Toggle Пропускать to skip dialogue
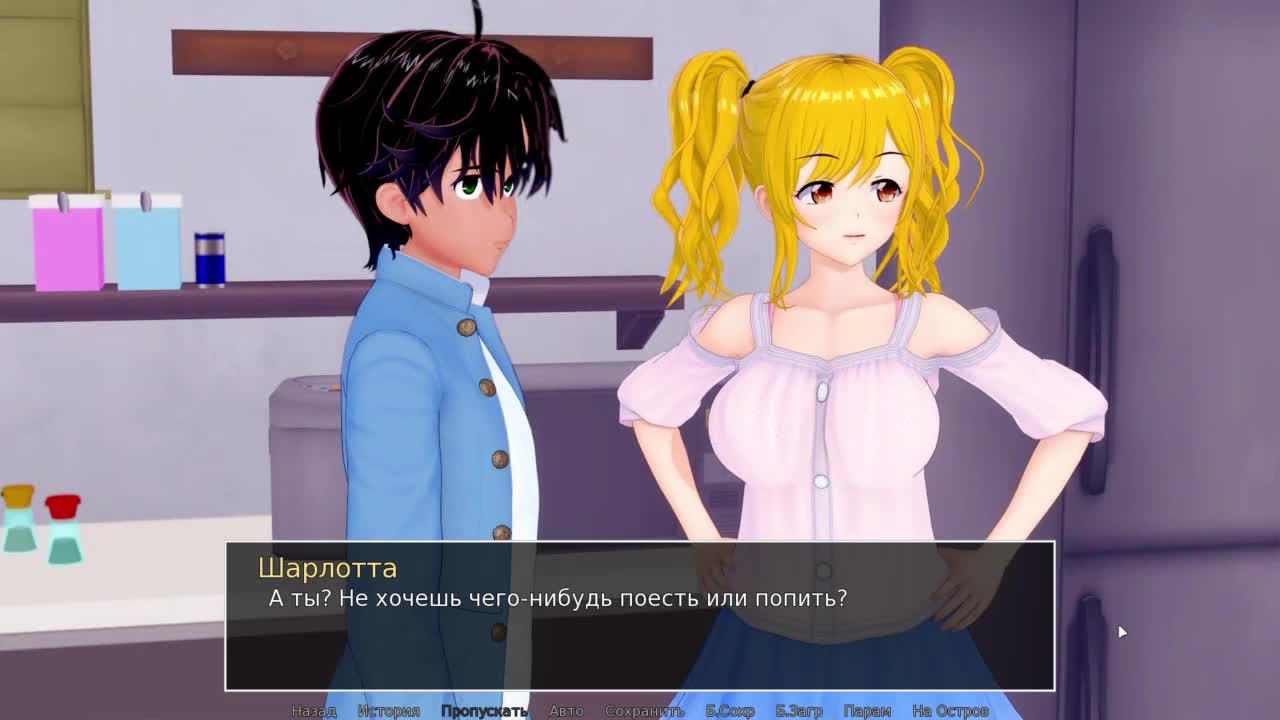1280x720 pixels. pyautogui.click(x=484, y=711)
